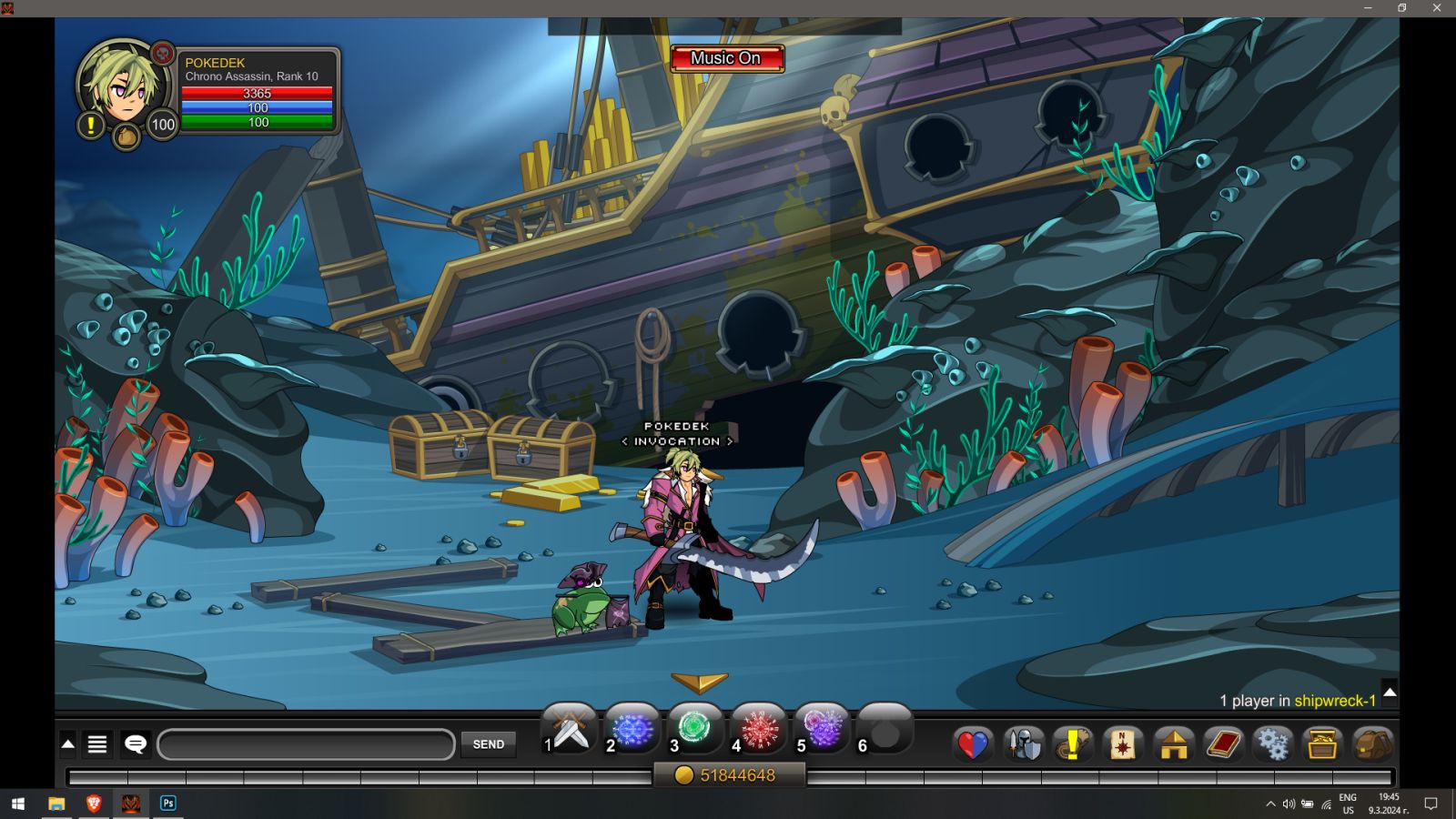Open the chat log lines icon
The image size is (1456, 819).
[97, 744]
